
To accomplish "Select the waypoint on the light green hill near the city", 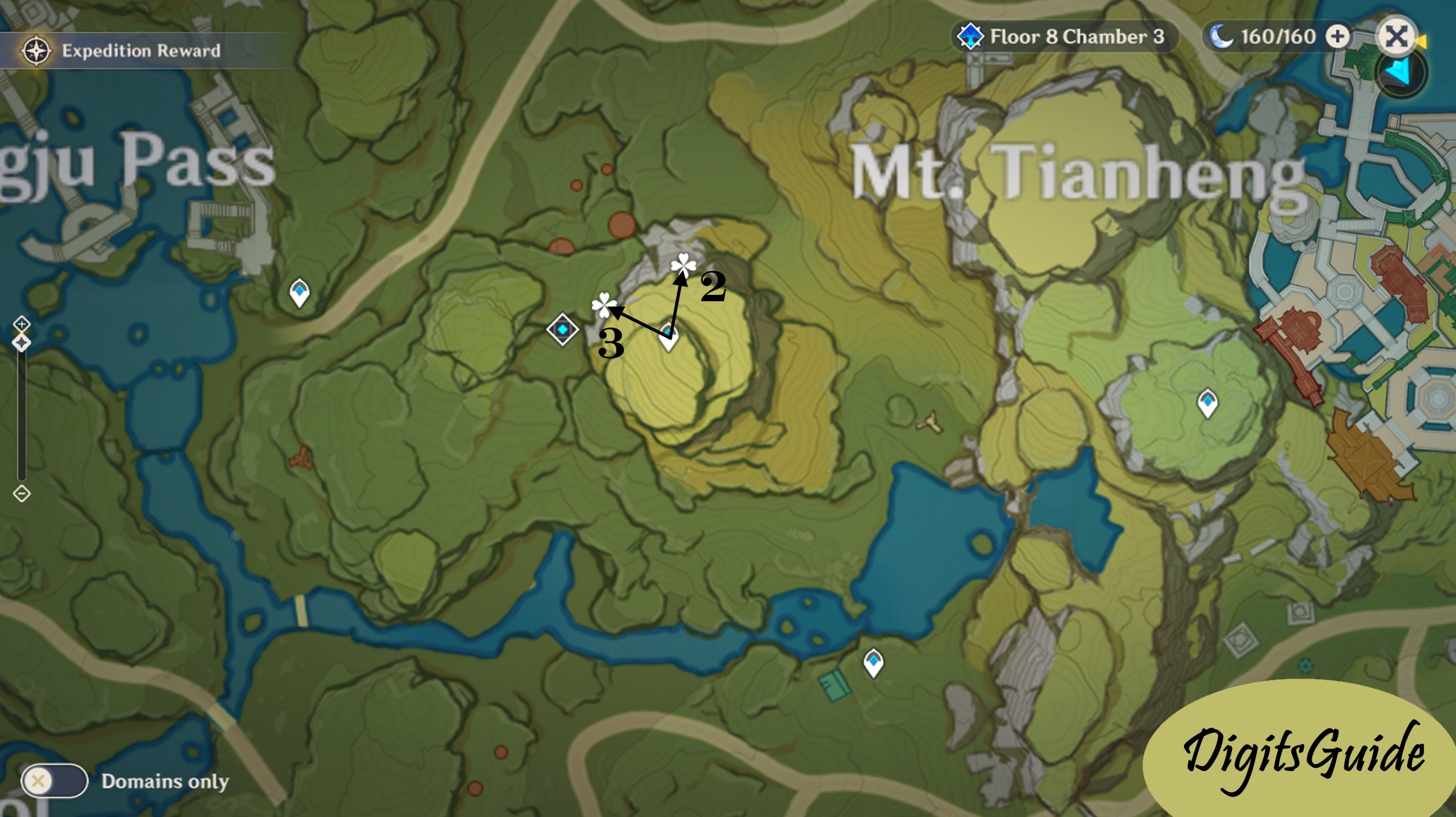I will point(1207,403).
